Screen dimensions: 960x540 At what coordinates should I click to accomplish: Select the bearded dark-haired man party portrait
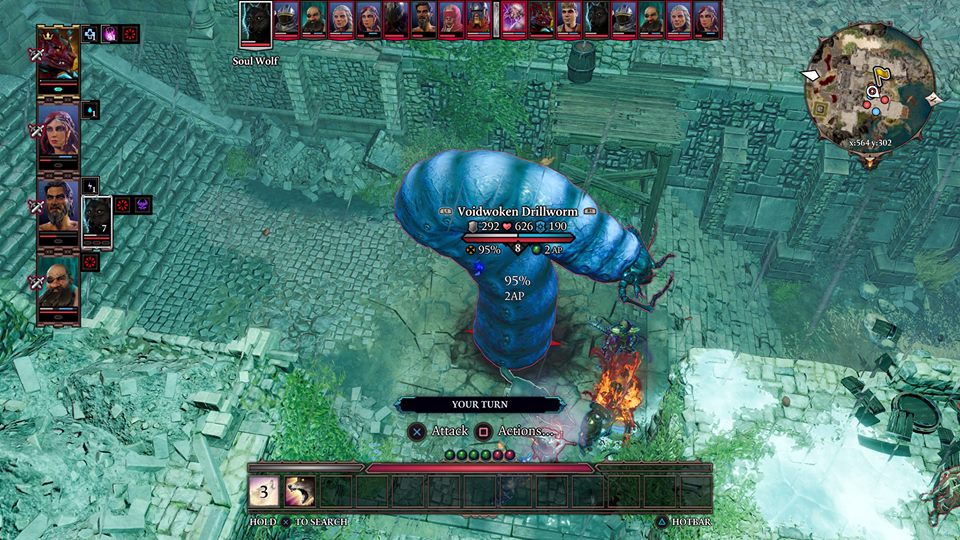point(58,207)
